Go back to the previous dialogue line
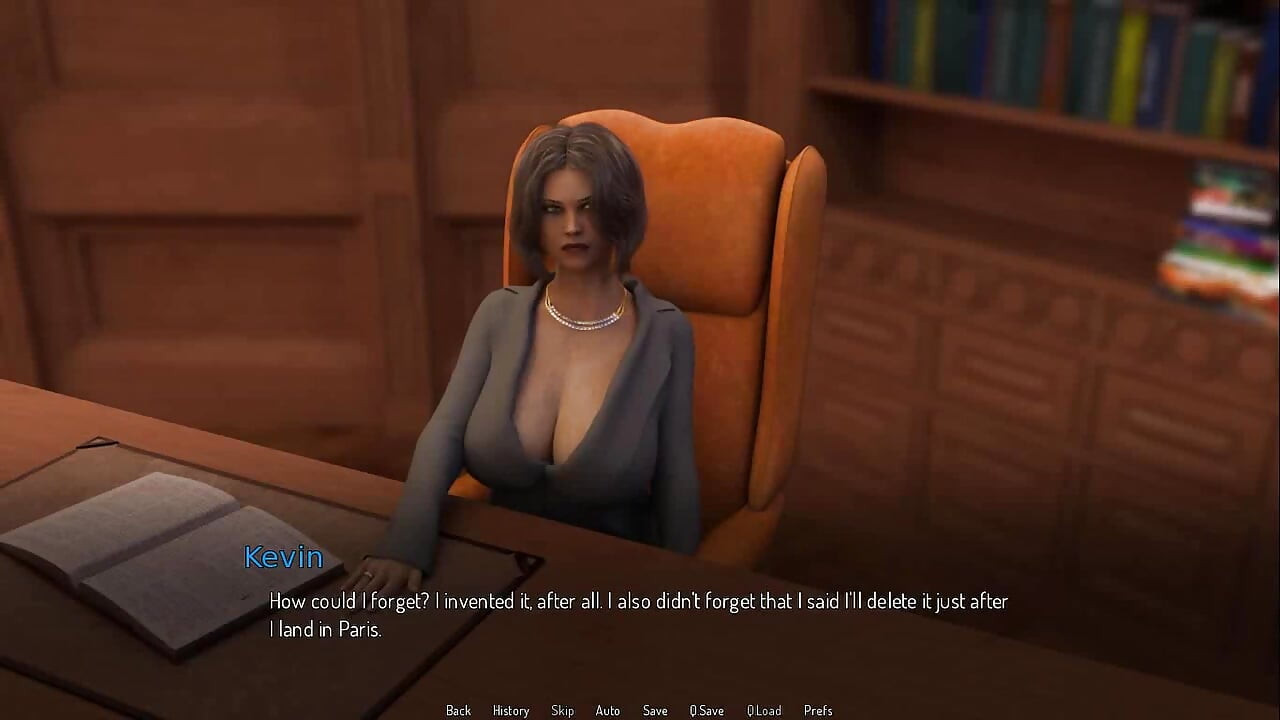Viewport: 1280px width, 720px height. point(458,710)
